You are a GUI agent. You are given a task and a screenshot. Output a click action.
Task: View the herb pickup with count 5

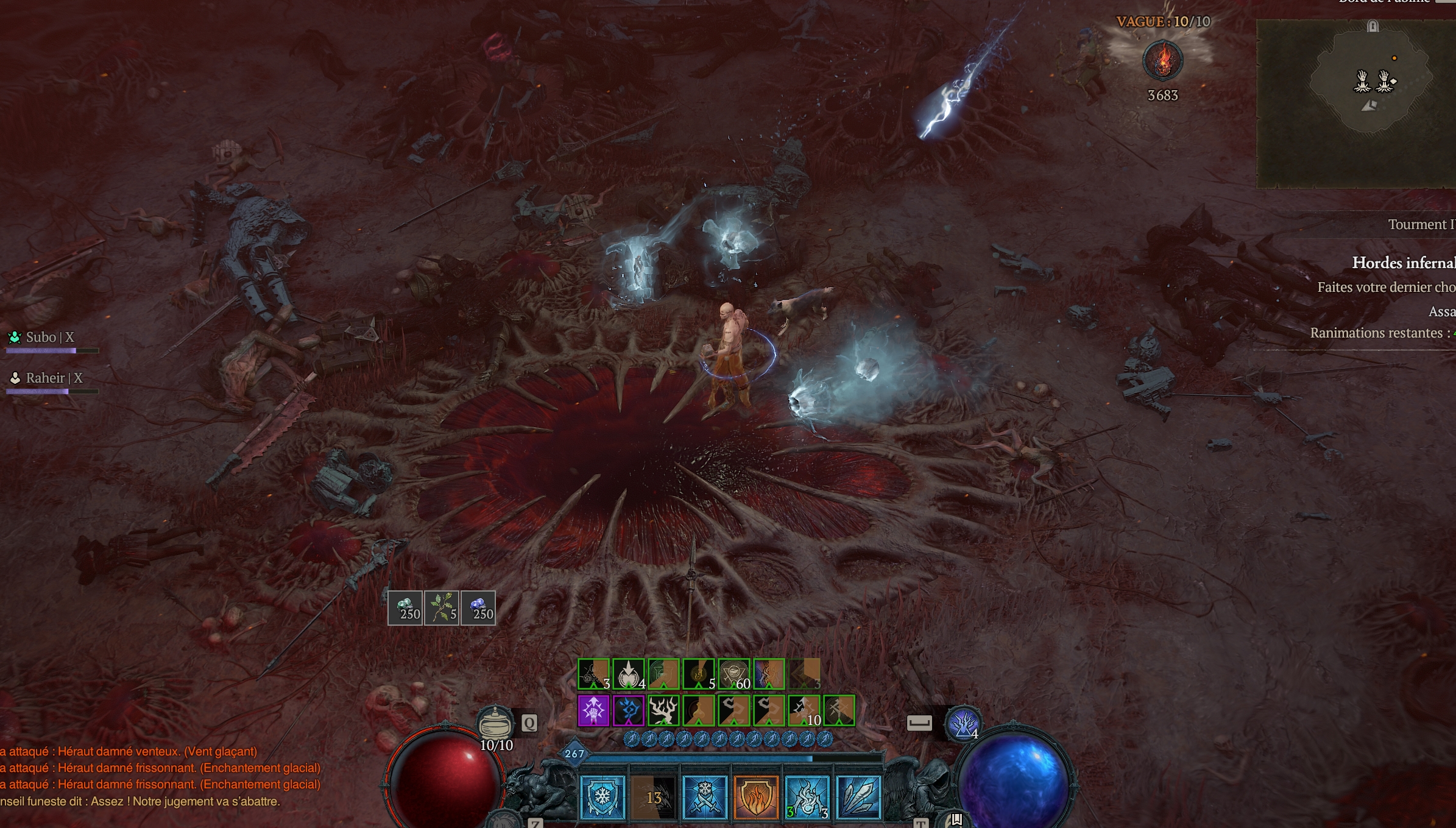(442, 608)
